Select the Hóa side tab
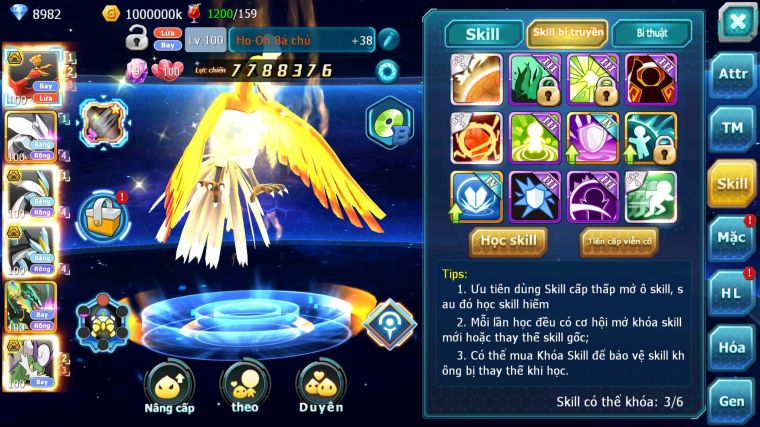The height and width of the screenshot is (427, 760). [731, 347]
